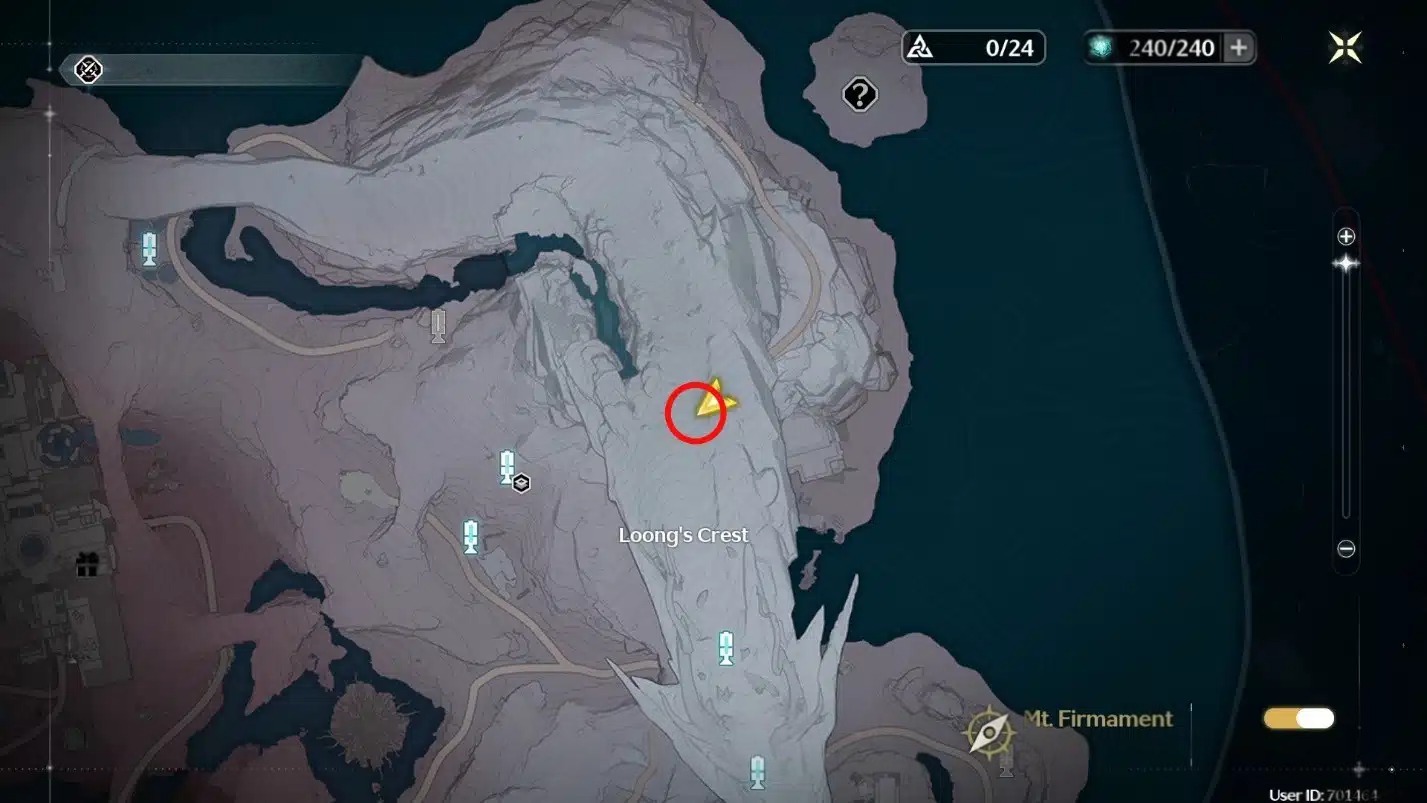
Task: Click the map zoom-in plus button
Action: (x=1346, y=237)
